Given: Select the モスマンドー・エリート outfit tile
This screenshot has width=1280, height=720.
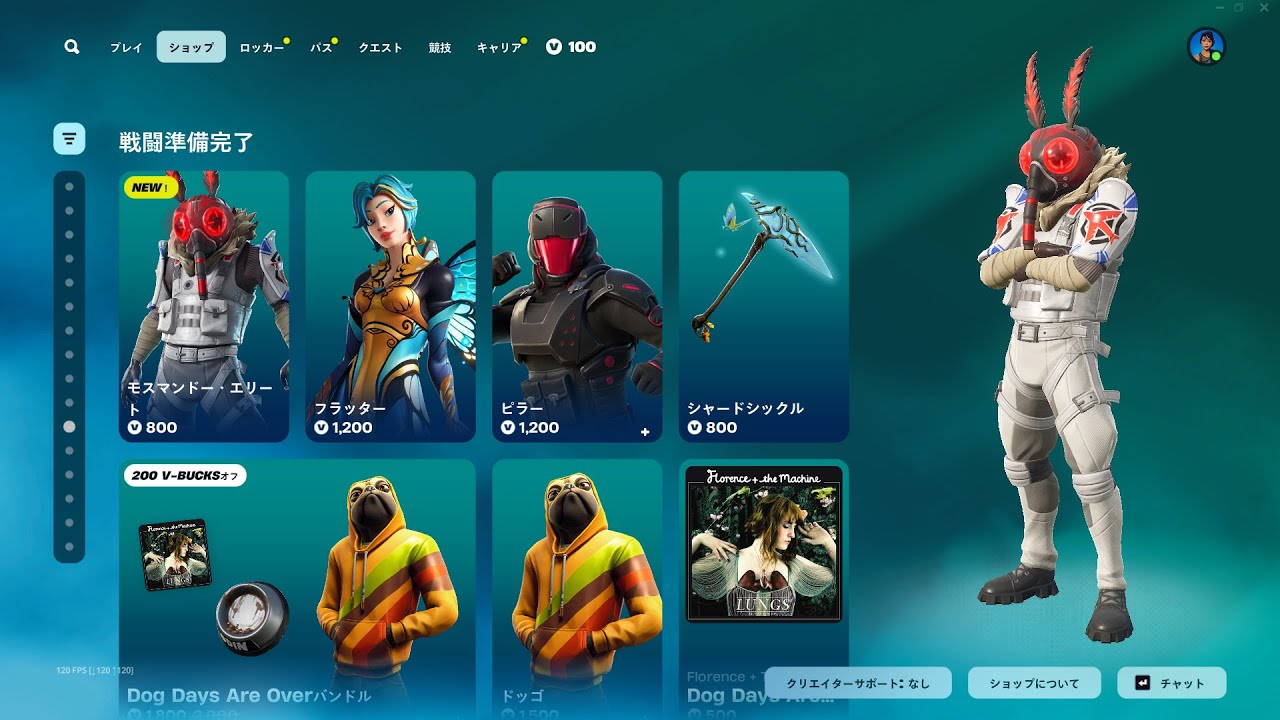Looking at the screenshot, I should click(204, 306).
